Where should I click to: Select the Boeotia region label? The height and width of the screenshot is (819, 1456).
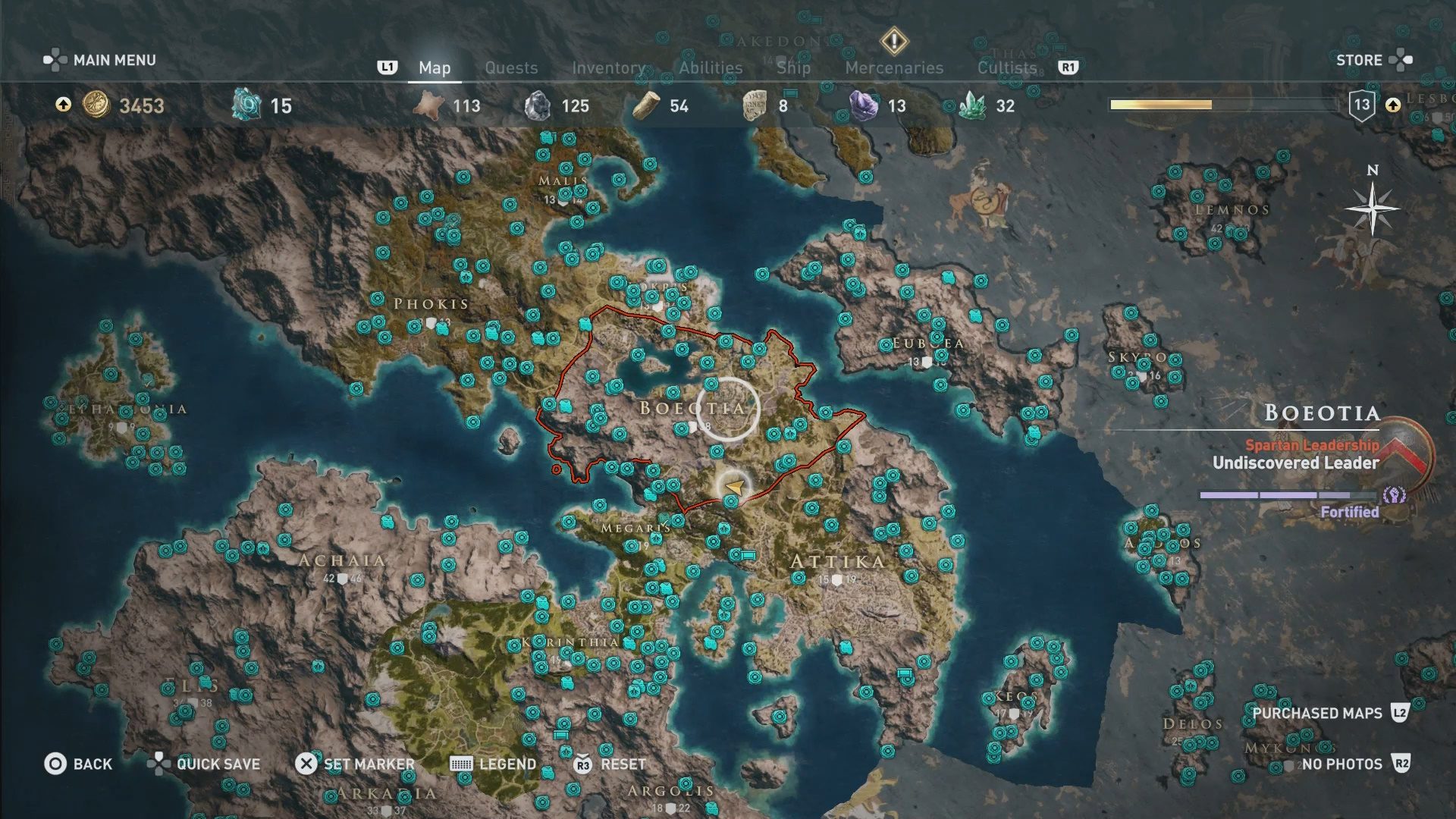692,408
